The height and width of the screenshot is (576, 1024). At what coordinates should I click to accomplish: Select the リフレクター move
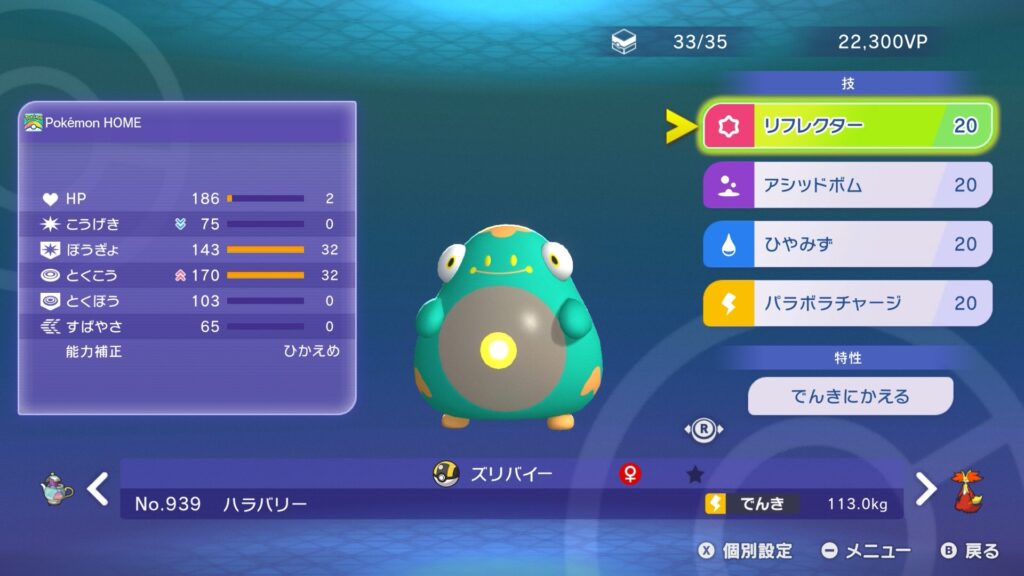(848, 126)
